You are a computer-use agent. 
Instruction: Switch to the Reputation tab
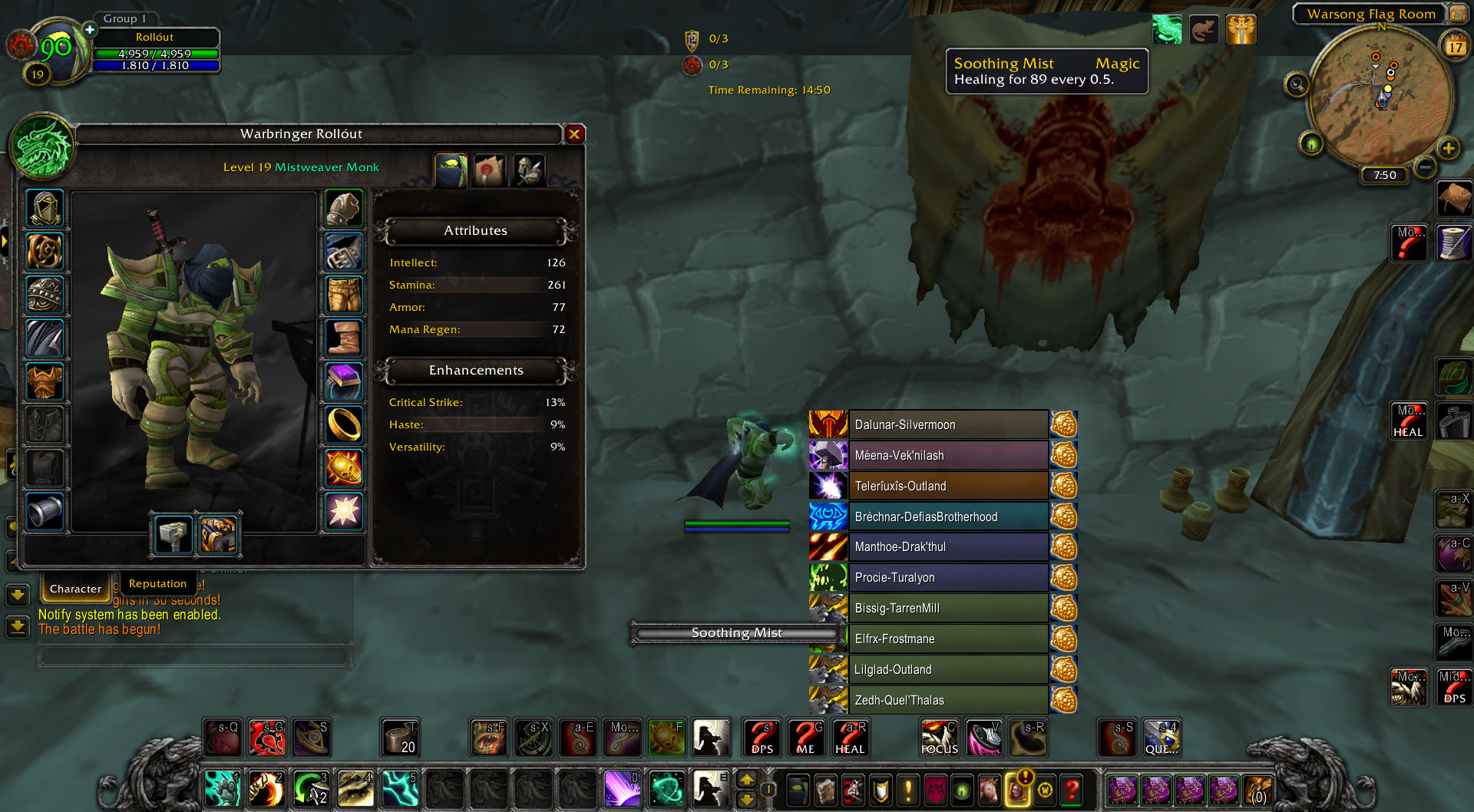(x=157, y=584)
